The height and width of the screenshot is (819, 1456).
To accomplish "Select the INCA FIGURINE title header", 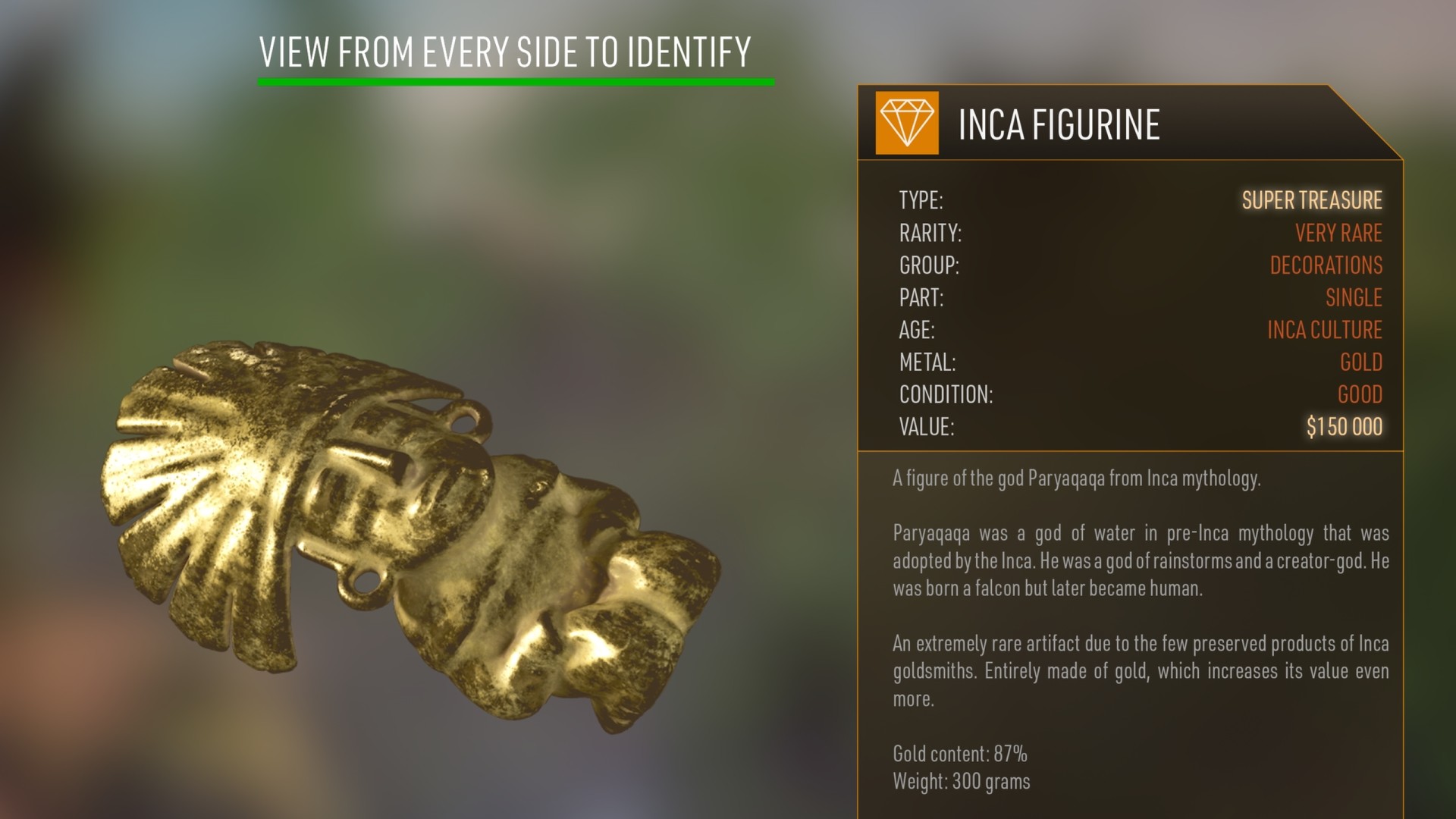I will tap(1059, 125).
